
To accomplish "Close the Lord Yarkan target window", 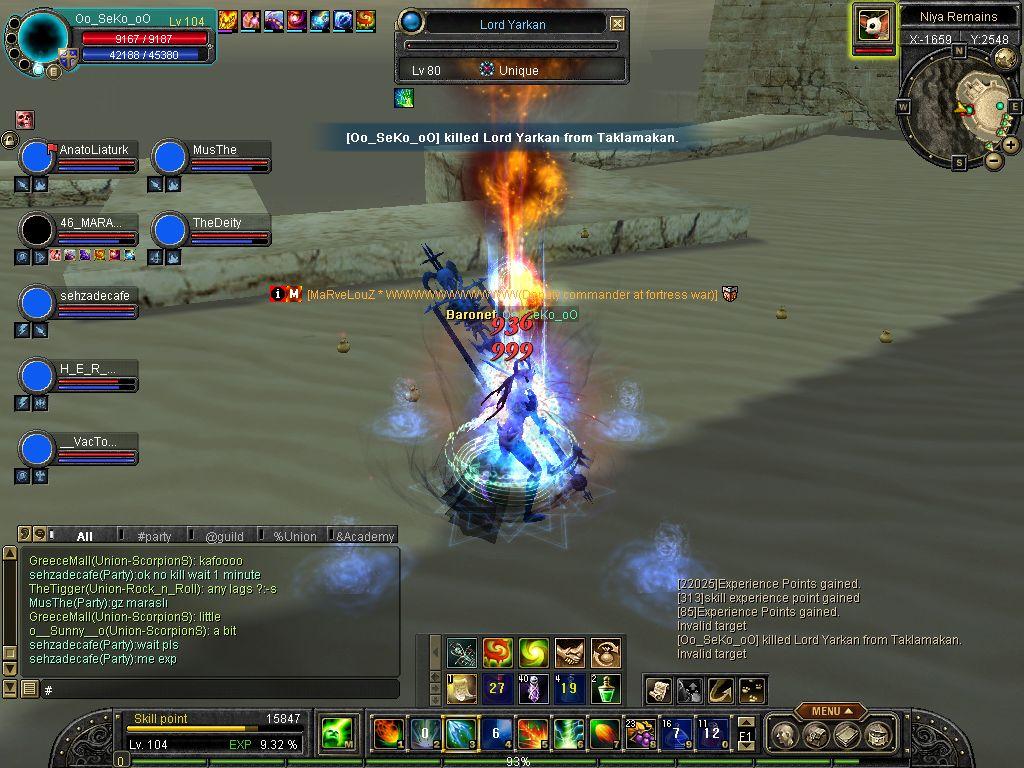I will click(617, 23).
